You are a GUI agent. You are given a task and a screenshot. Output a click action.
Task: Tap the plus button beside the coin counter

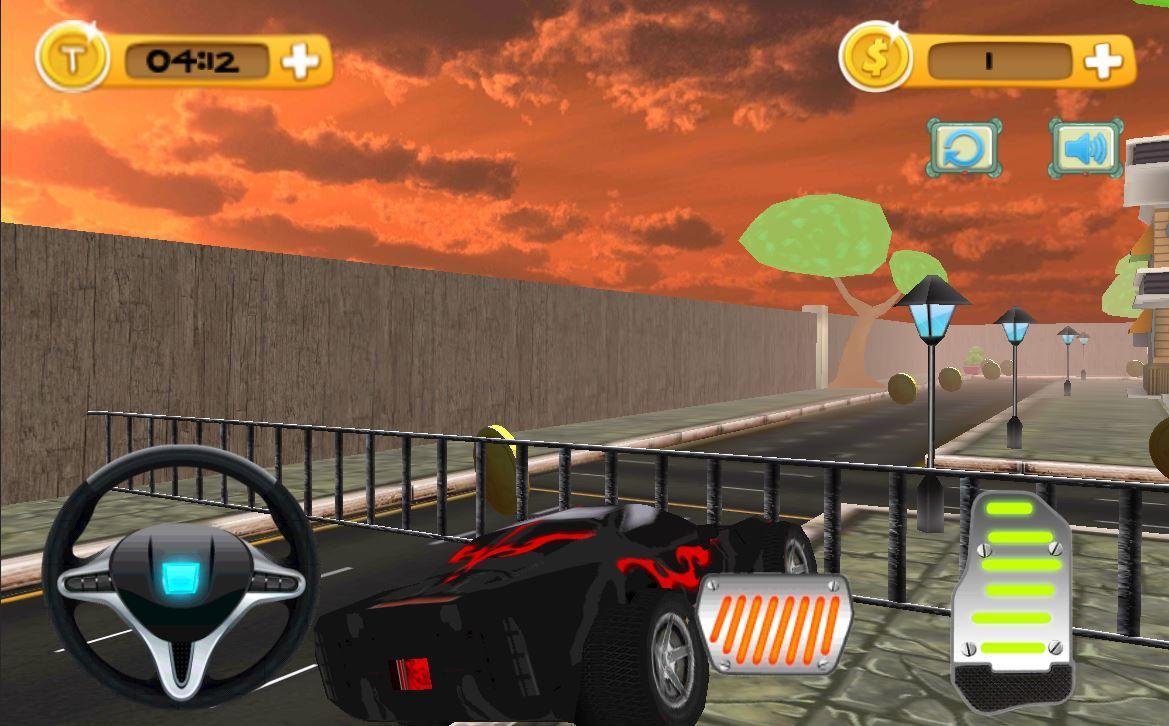[1103, 61]
